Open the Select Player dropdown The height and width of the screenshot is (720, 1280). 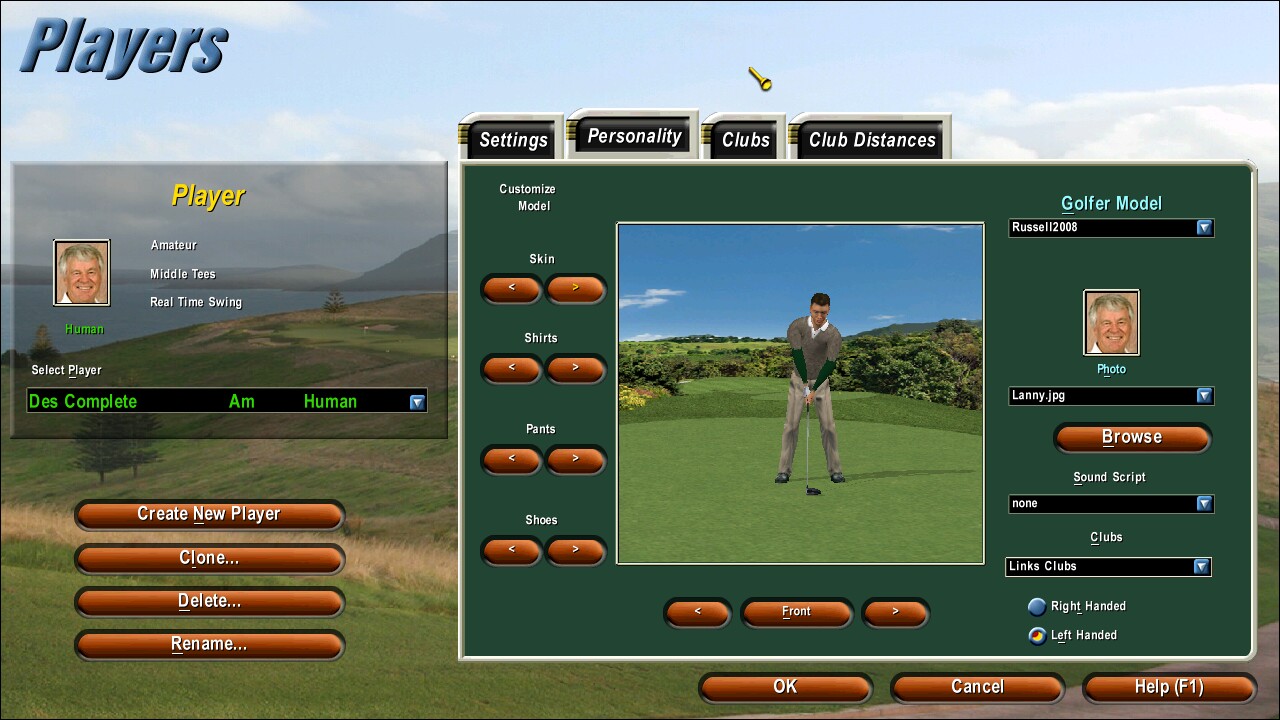[x=417, y=402]
